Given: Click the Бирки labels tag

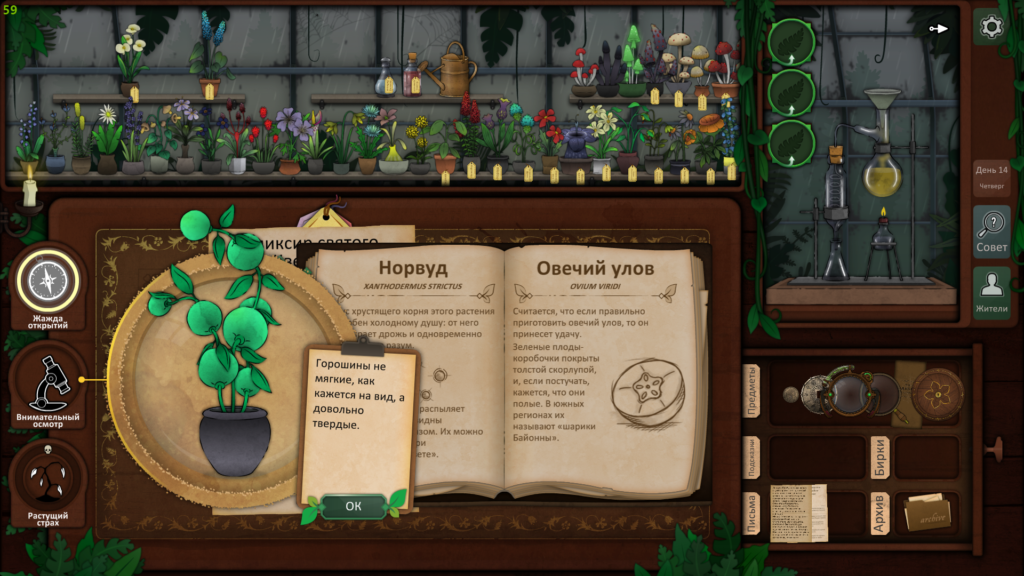Looking at the screenshot, I should click(x=879, y=456).
